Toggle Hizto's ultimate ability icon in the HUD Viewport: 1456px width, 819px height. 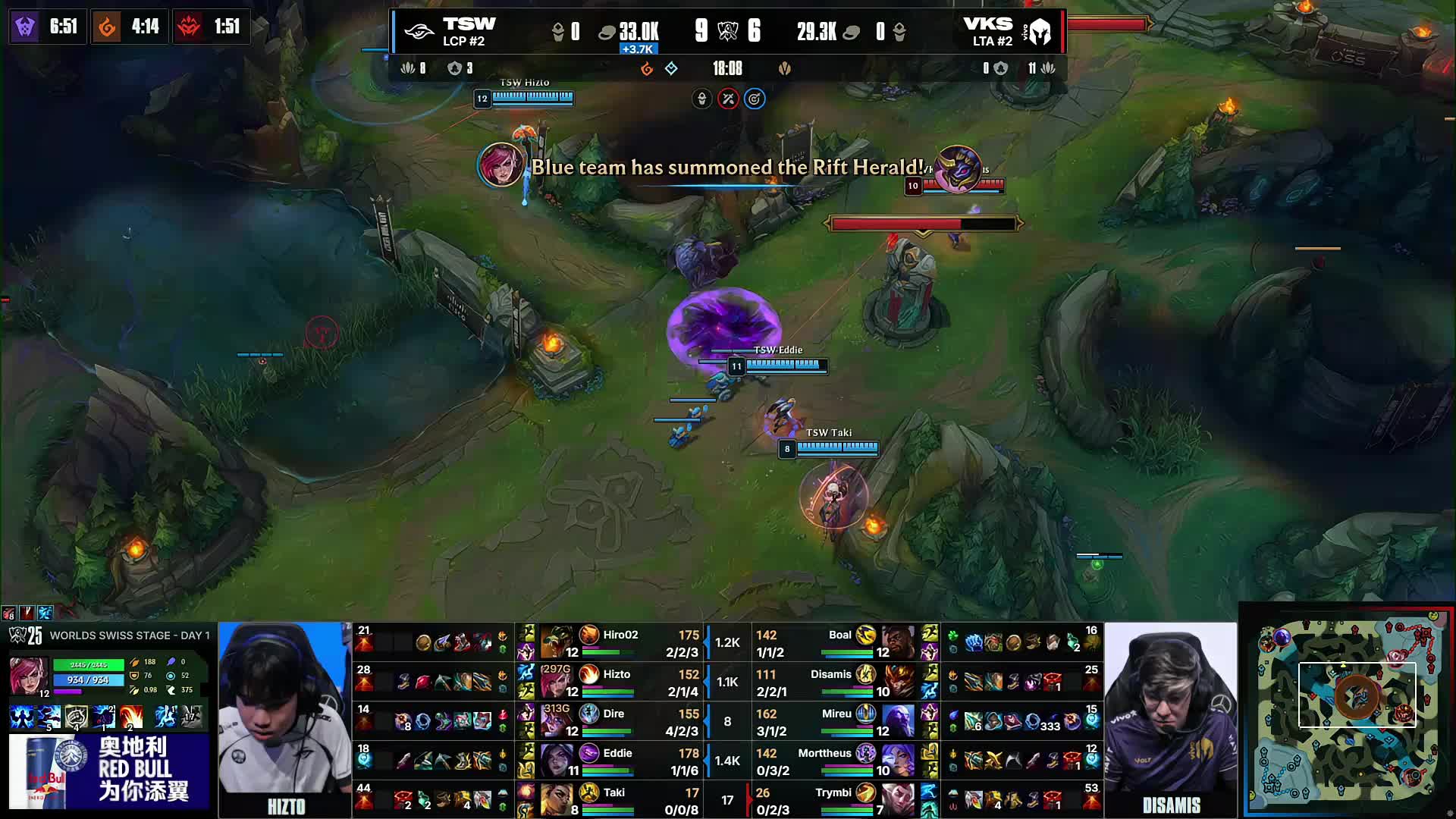[130, 715]
